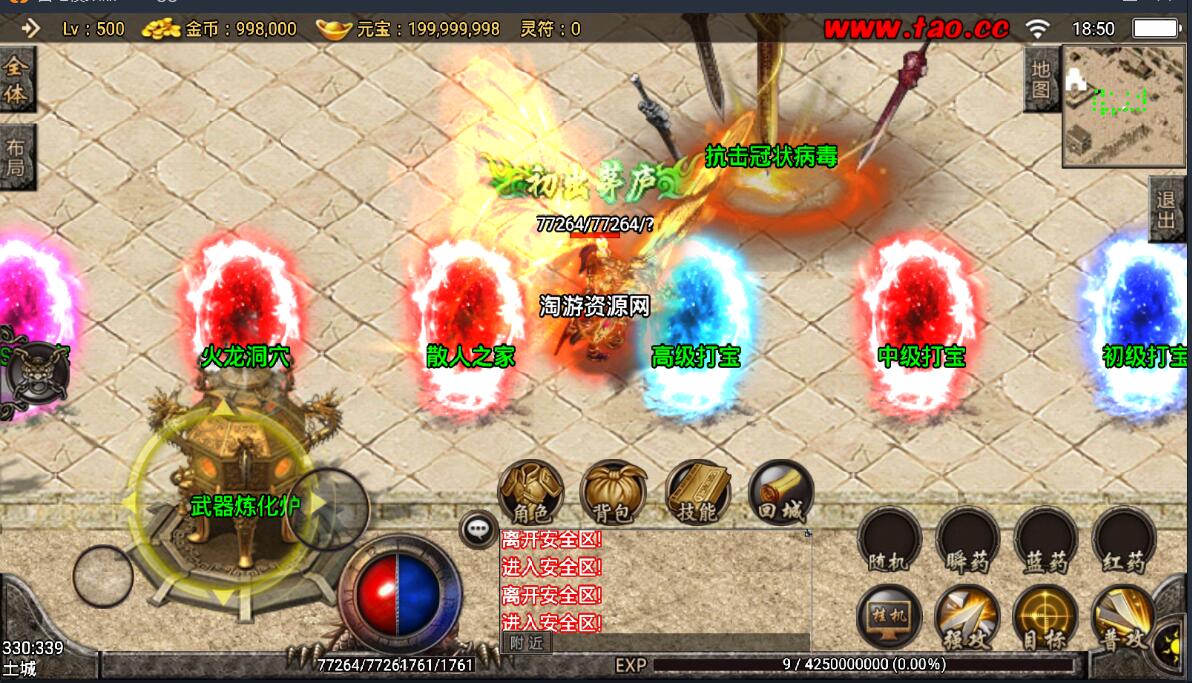Switch to the 附近 nearby chat tab
1192x683 pixels.
pyautogui.click(x=526, y=643)
